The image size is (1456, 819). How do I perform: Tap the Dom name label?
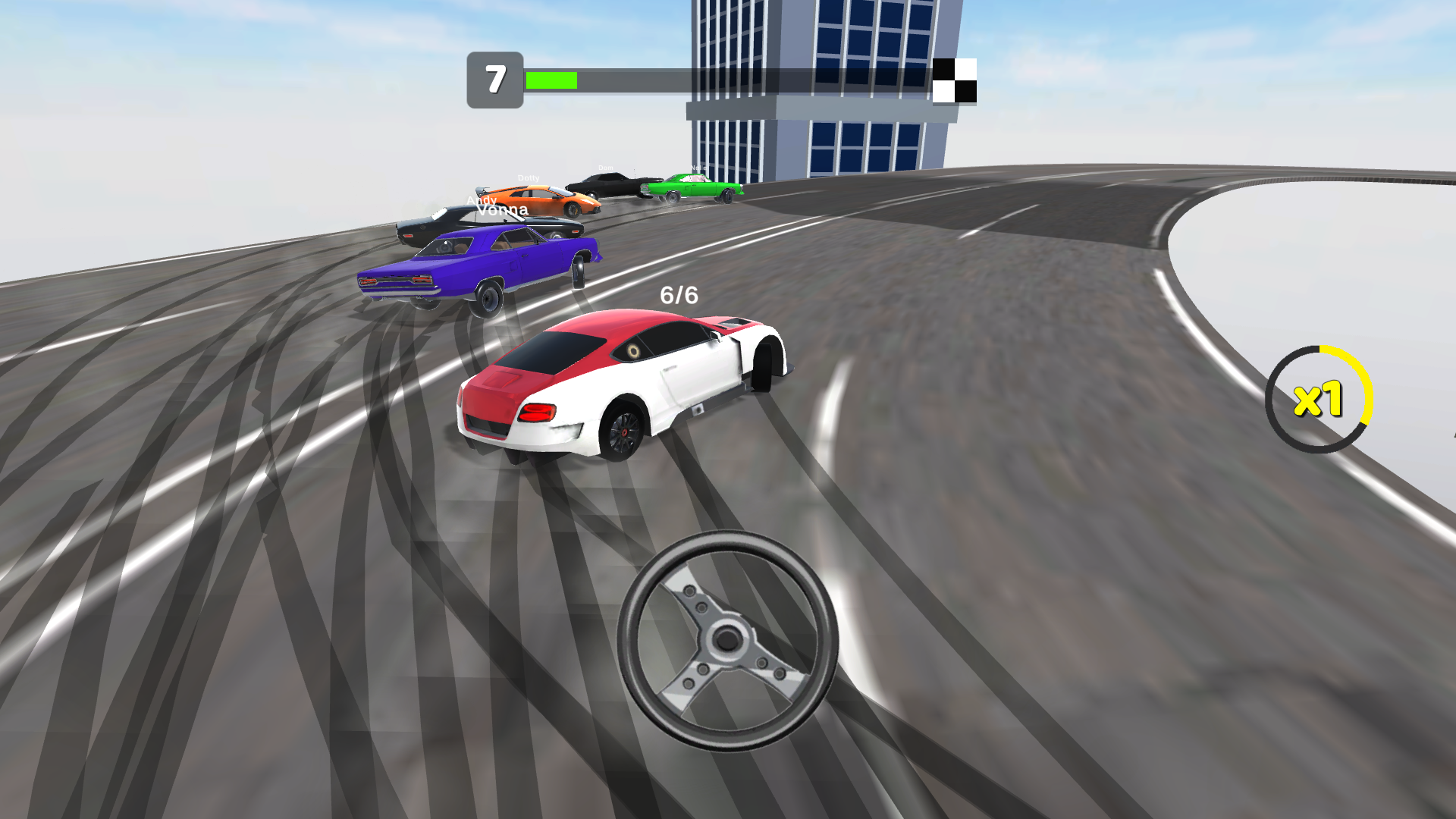(605, 168)
